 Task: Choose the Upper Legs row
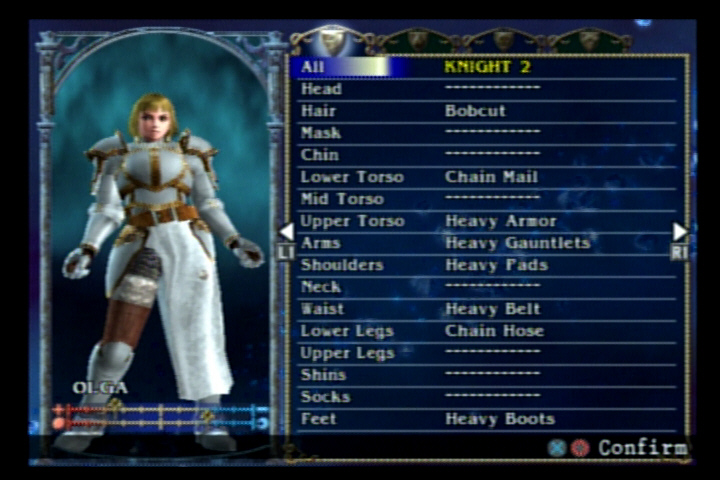(x=488, y=353)
